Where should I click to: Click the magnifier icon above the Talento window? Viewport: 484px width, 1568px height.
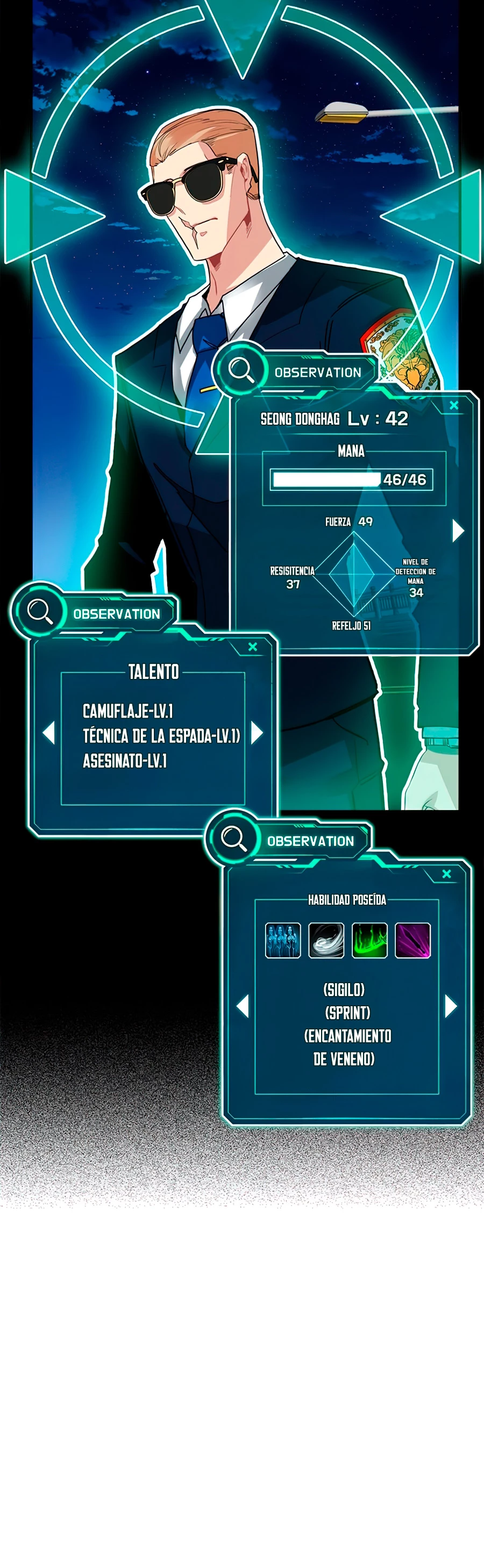[x=40, y=611]
